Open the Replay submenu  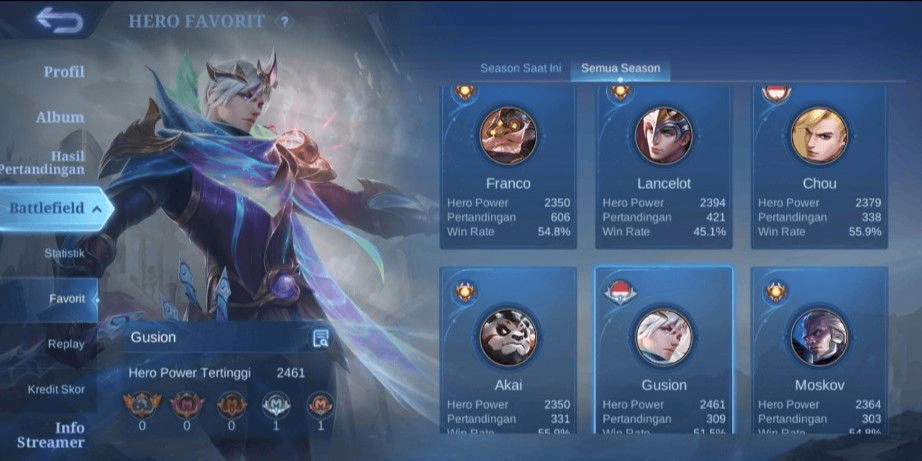point(66,344)
